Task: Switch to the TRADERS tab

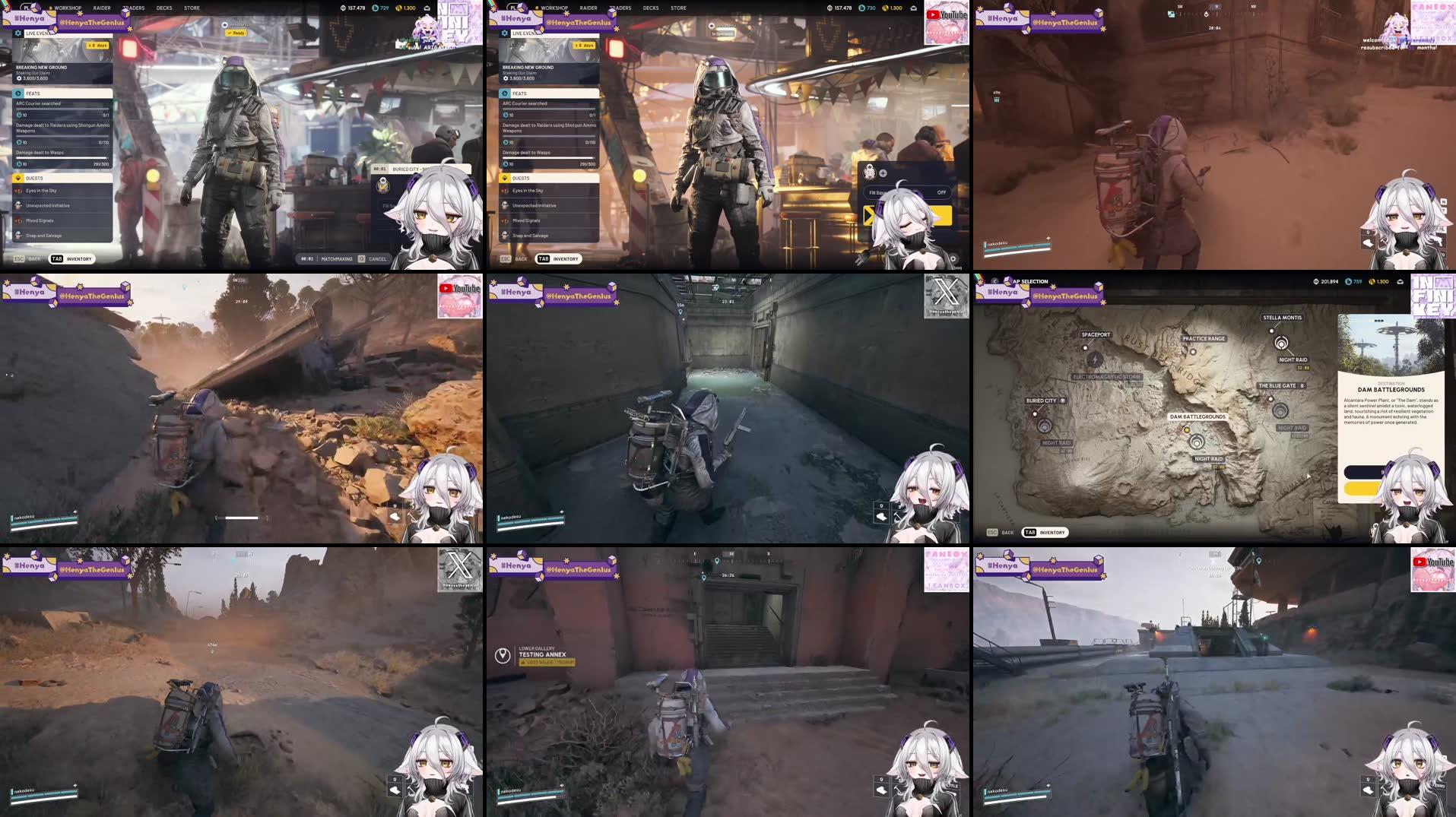Action: (x=134, y=8)
